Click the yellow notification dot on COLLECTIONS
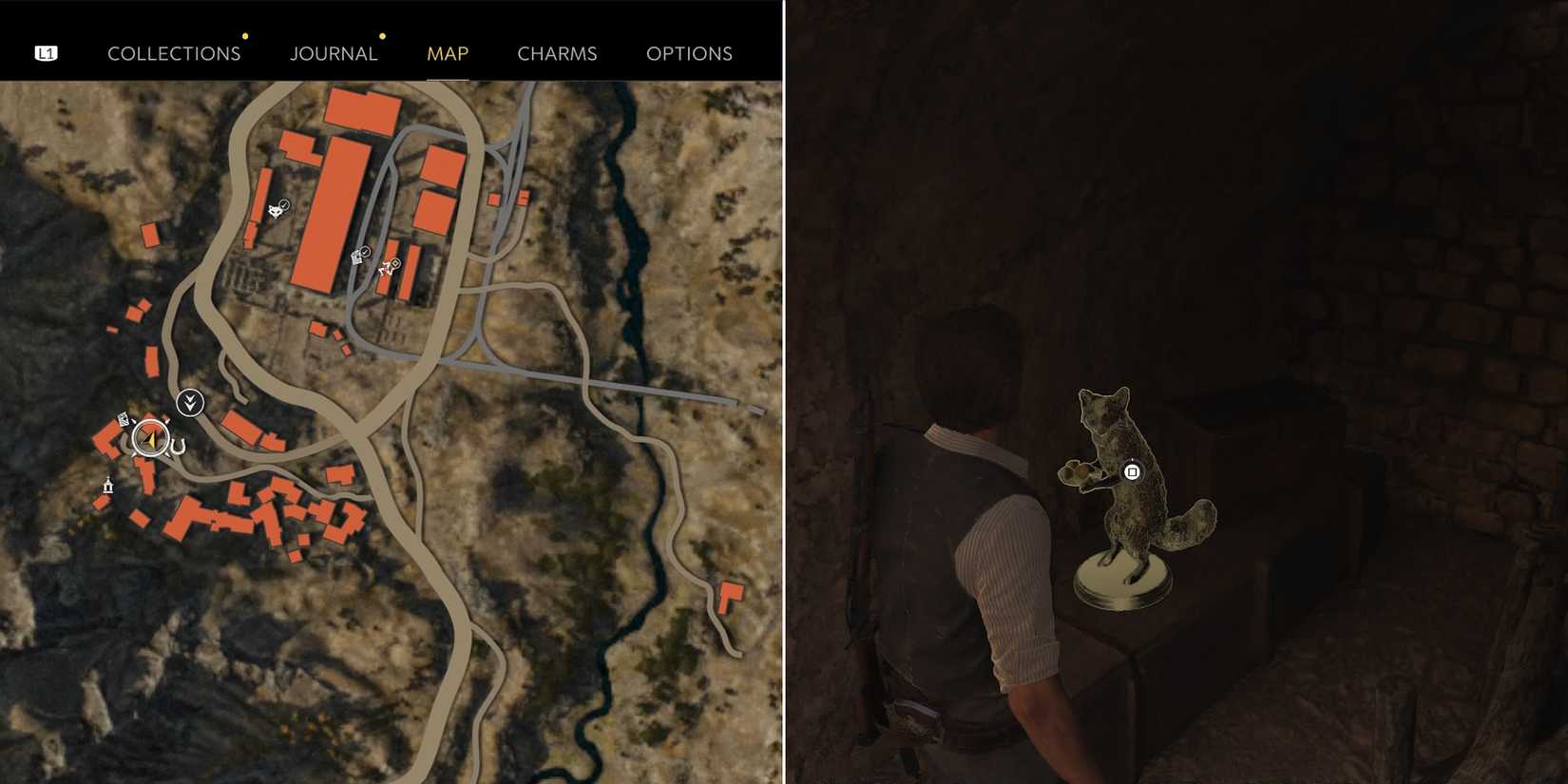The height and width of the screenshot is (784, 1568). tap(246, 36)
